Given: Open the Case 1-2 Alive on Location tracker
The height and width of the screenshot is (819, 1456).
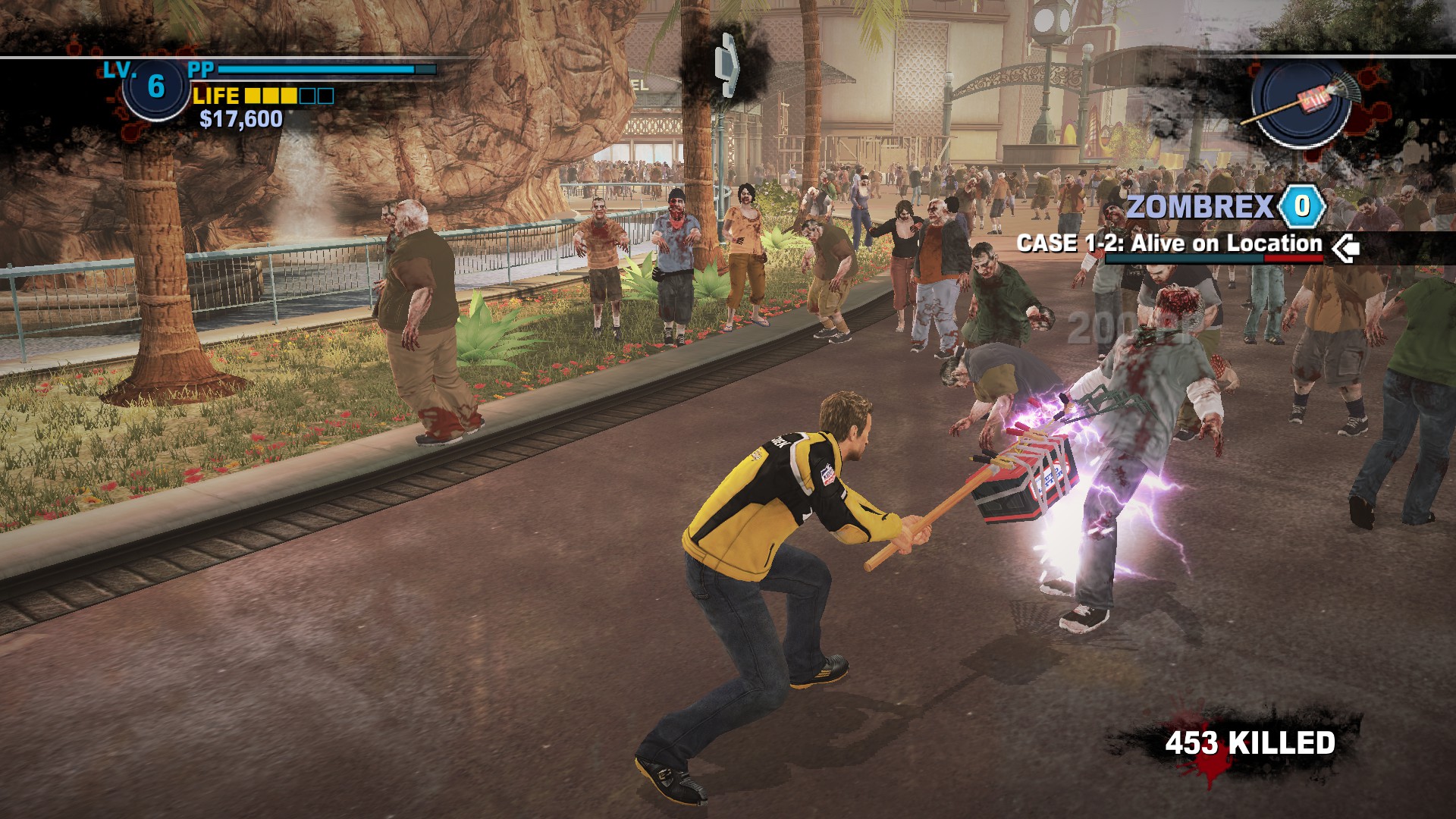Looking at the screenshot, I should [x=1169, y=243].
